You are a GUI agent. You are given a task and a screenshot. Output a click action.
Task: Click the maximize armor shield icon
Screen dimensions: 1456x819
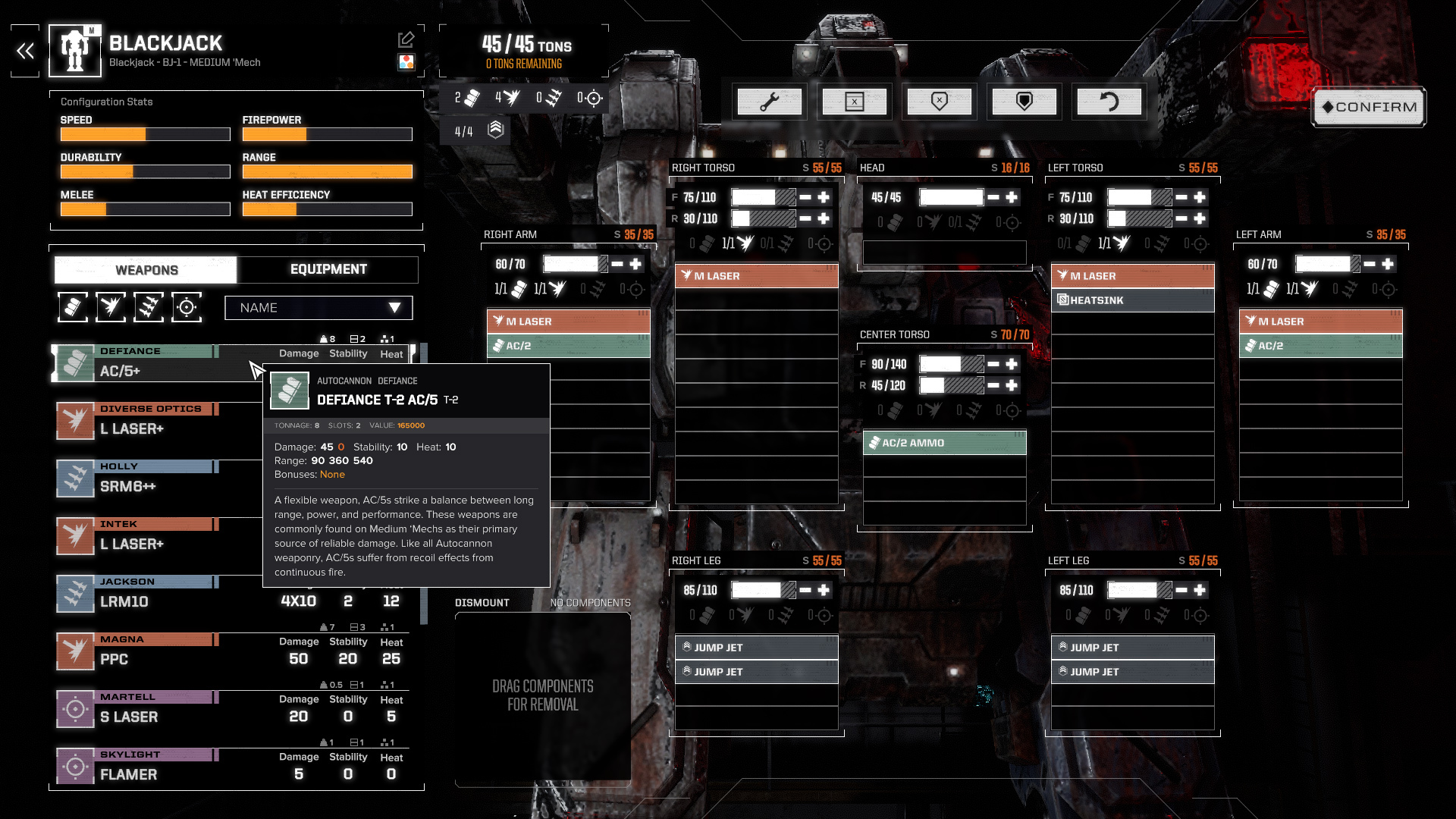[1025, 101]
